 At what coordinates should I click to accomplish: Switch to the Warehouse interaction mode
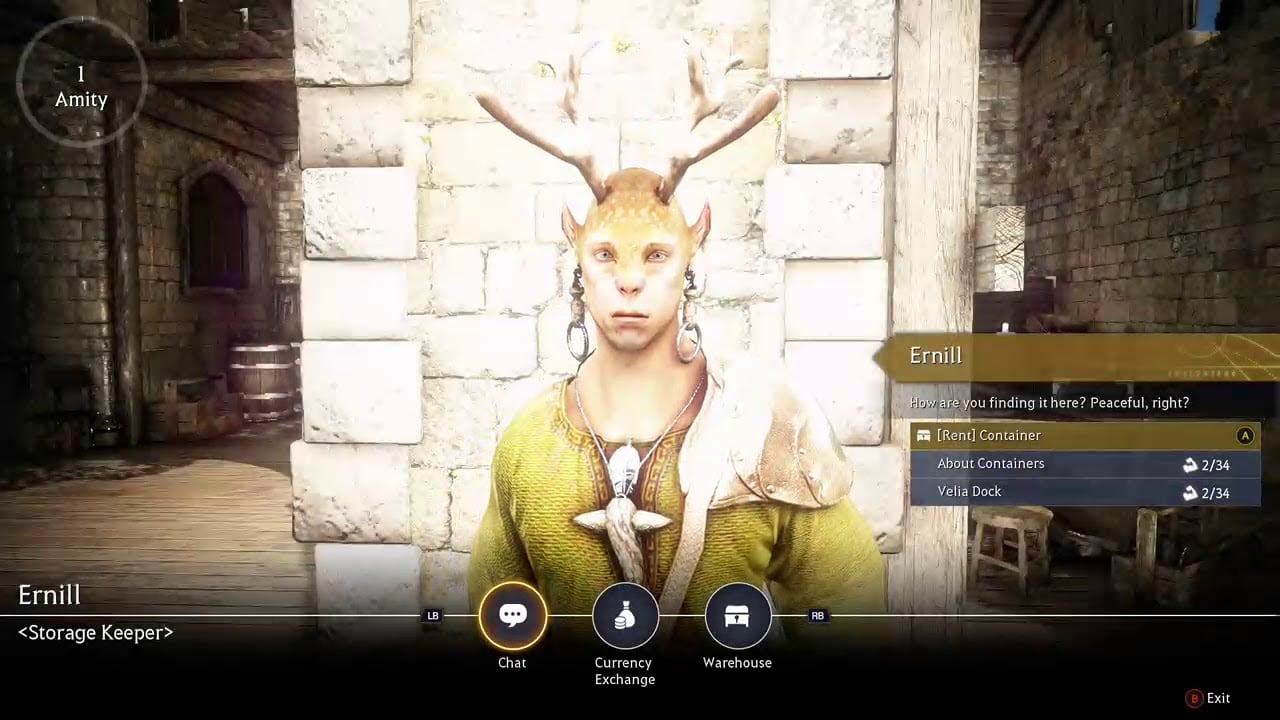(x=737, y=615)
